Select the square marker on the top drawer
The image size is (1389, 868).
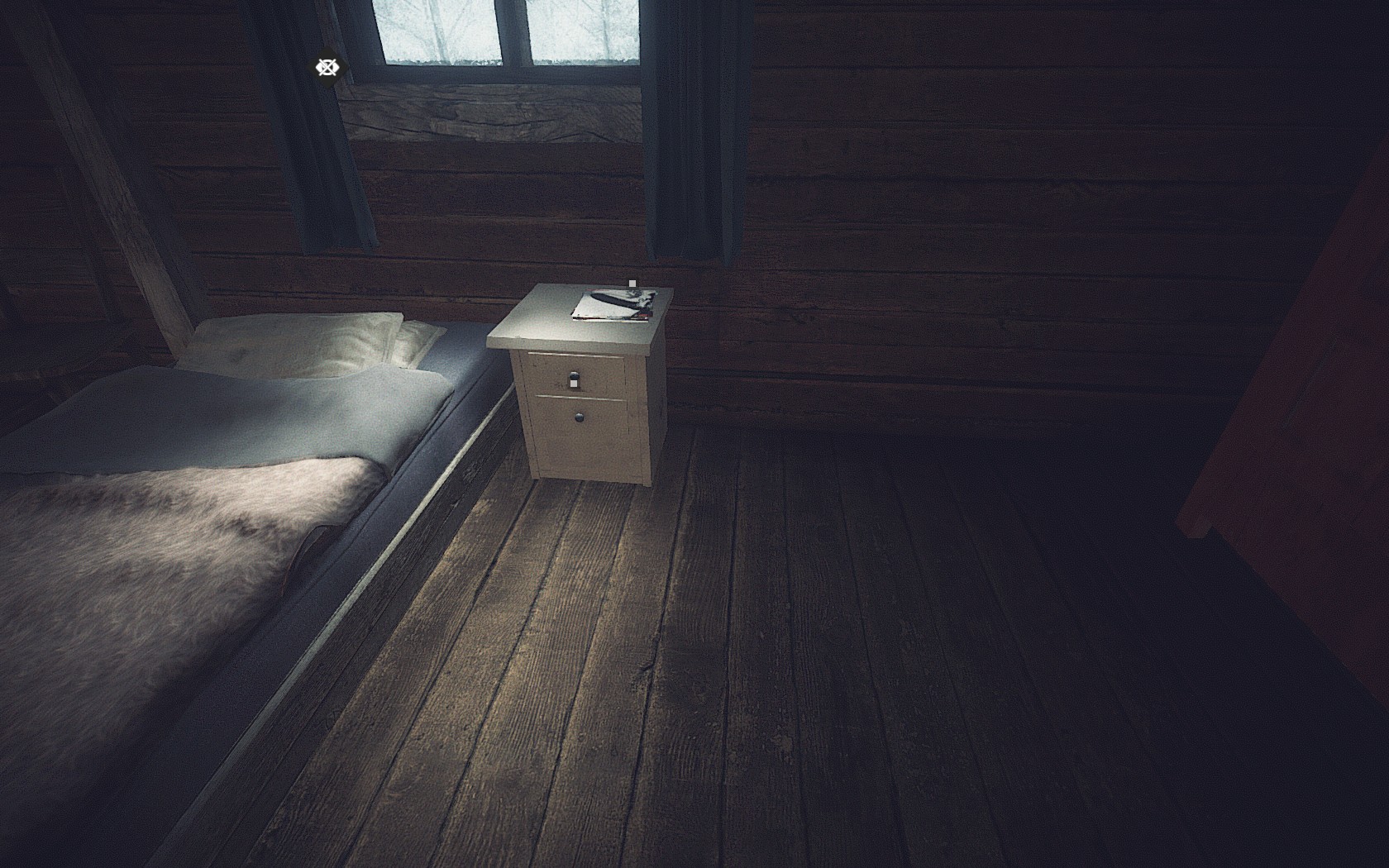574,380
